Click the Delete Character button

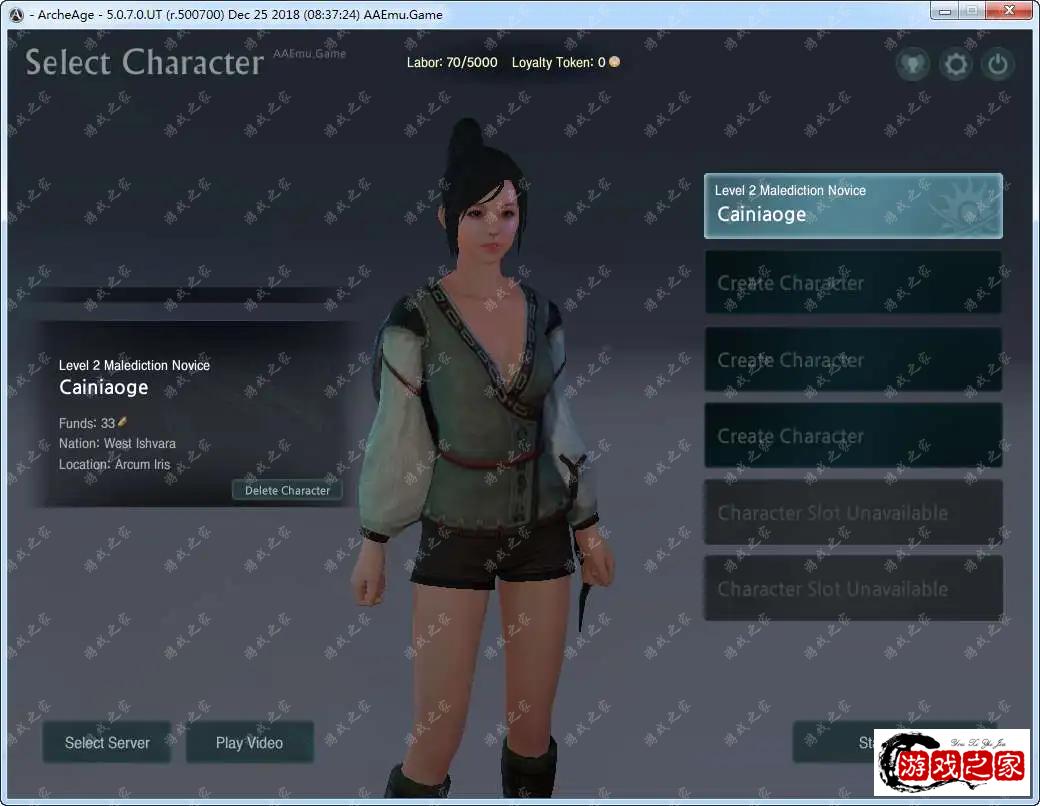(287, 490)
